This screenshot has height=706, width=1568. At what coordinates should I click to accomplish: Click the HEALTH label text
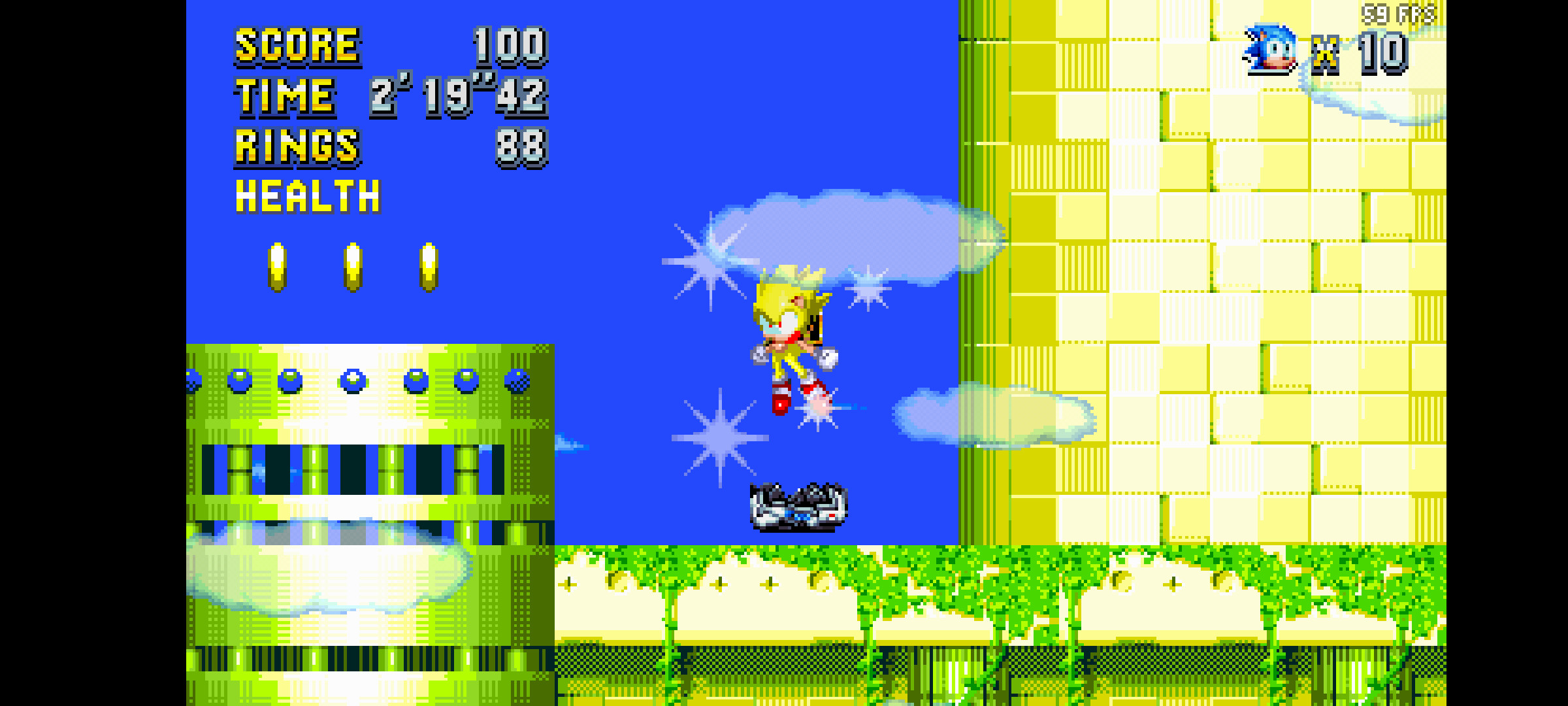(307, 196)
